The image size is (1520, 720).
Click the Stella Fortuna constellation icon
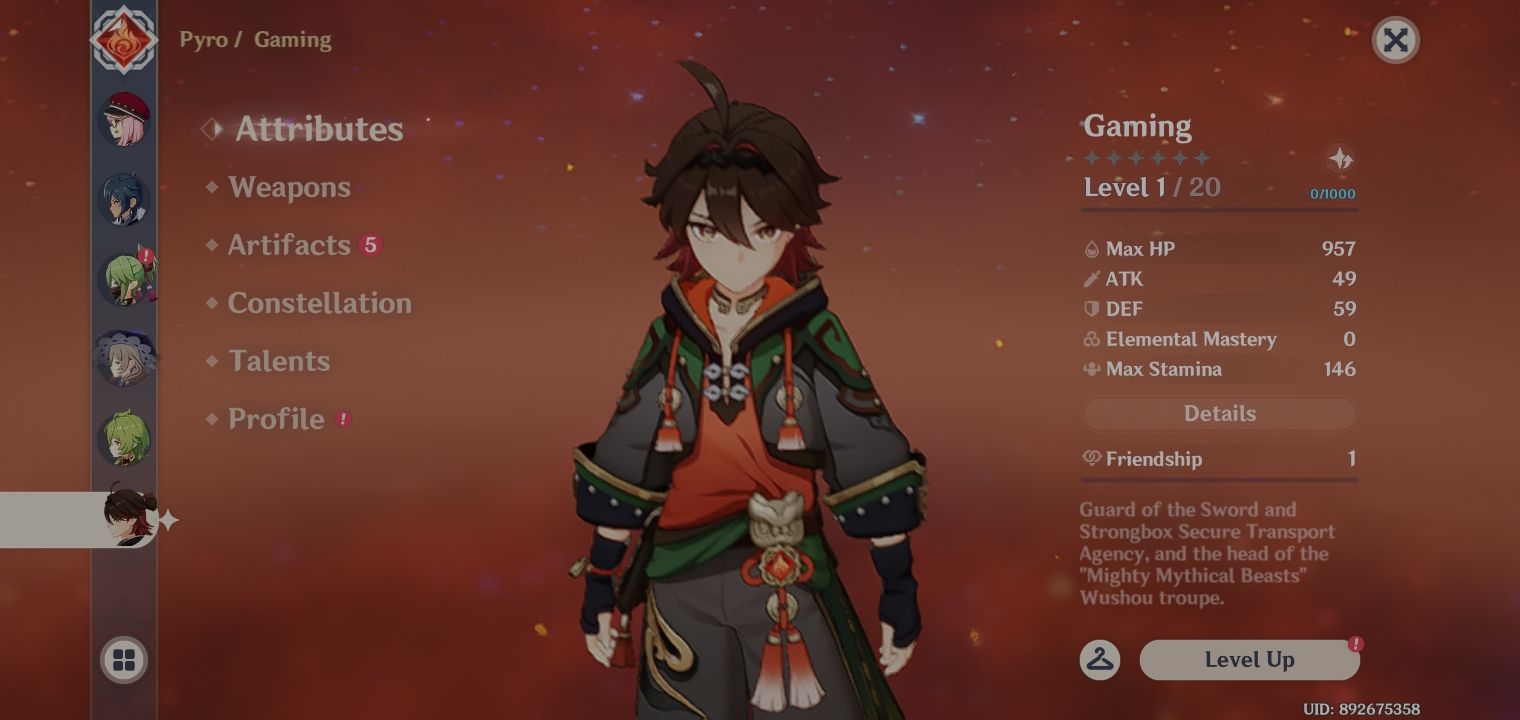1342,158
